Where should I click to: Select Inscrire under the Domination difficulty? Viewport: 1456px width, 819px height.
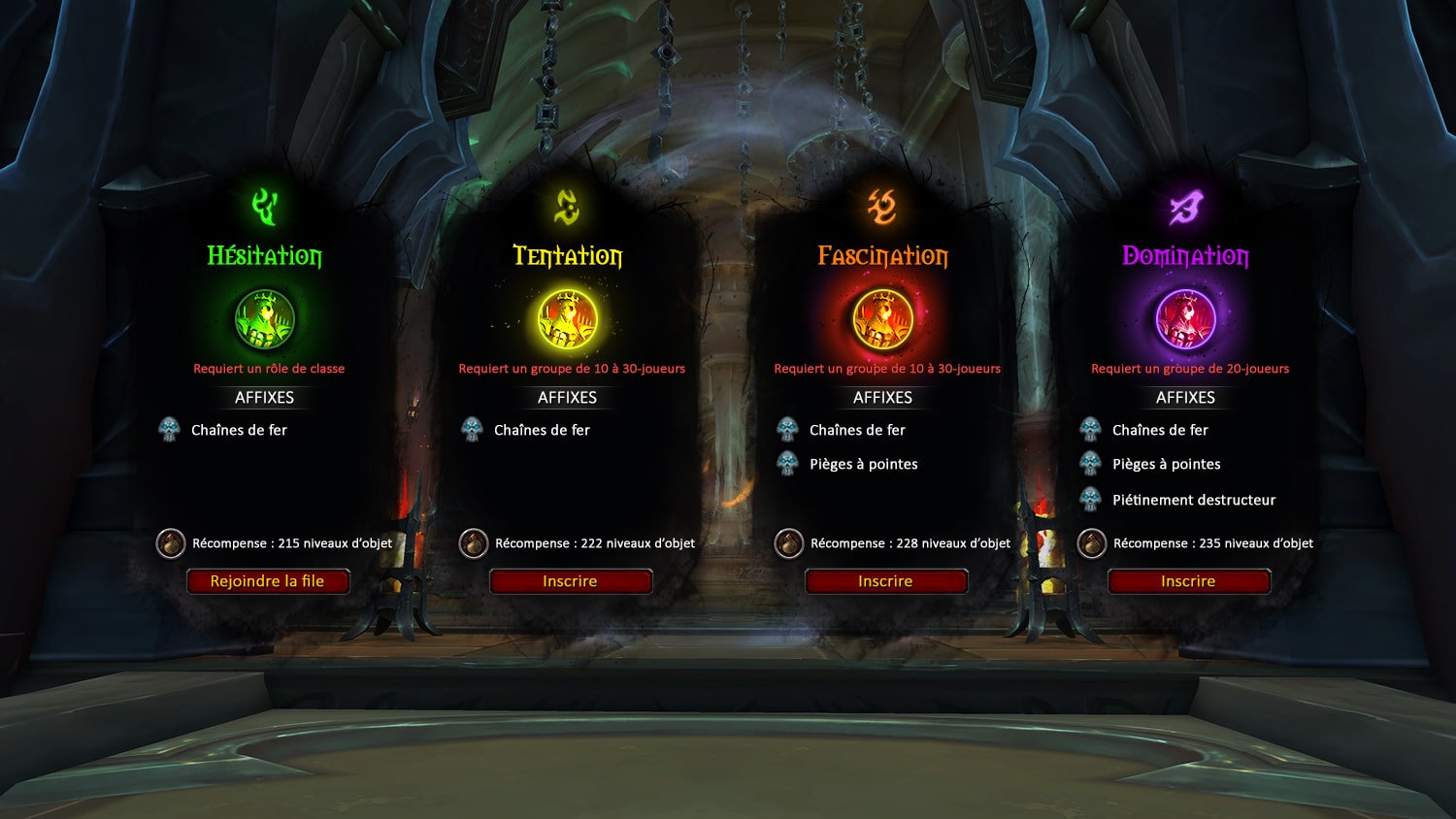pos(1188,581)
